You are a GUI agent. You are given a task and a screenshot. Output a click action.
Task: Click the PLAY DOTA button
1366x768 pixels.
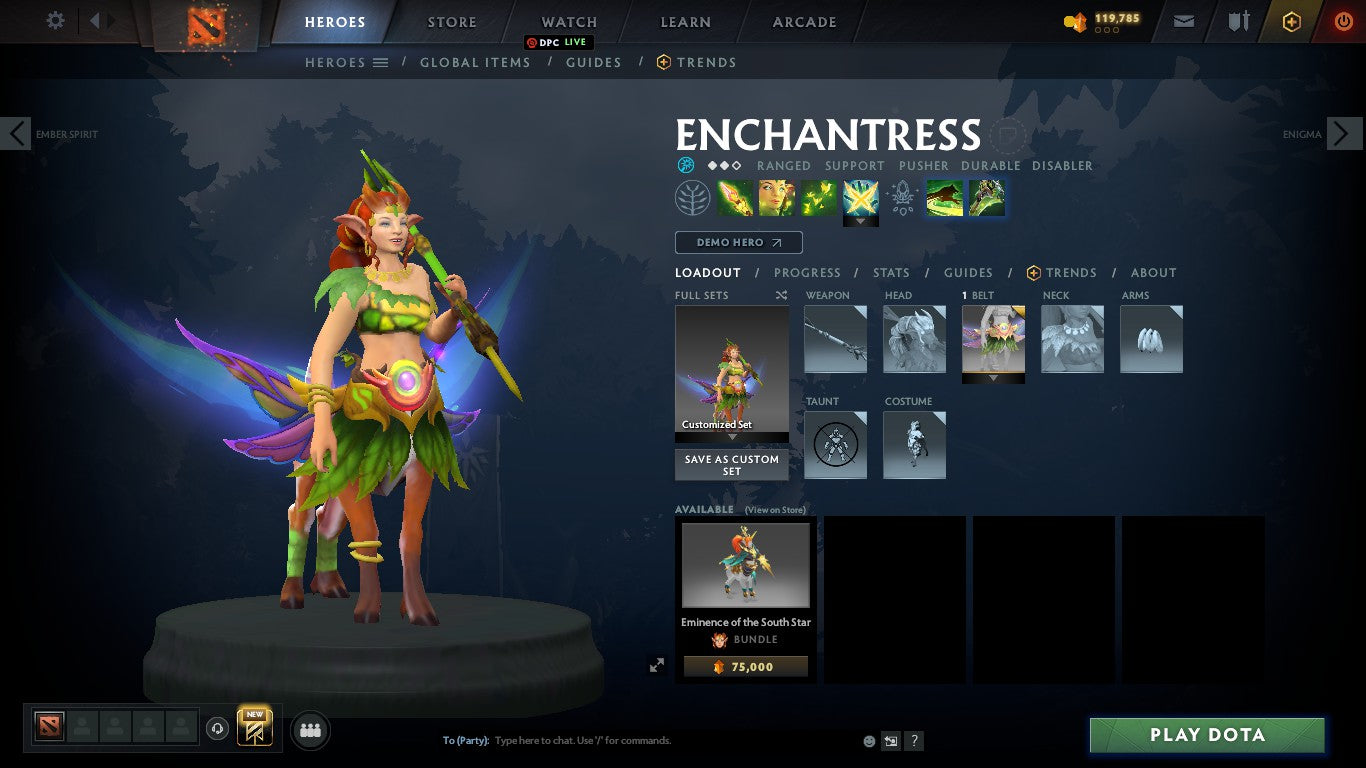[x=1207, y=735]
